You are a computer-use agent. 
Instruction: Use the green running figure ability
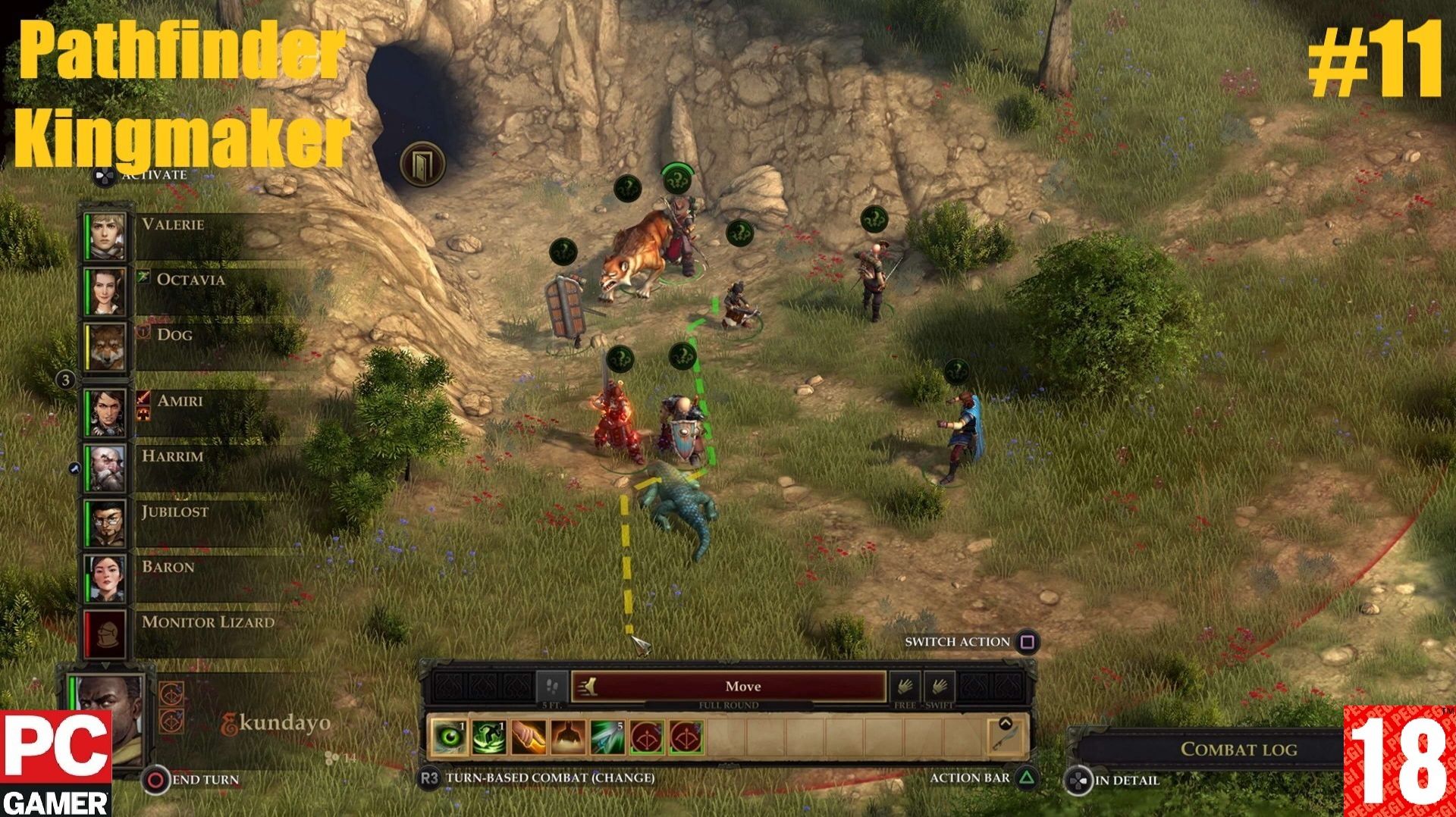(x=489, y=737)
